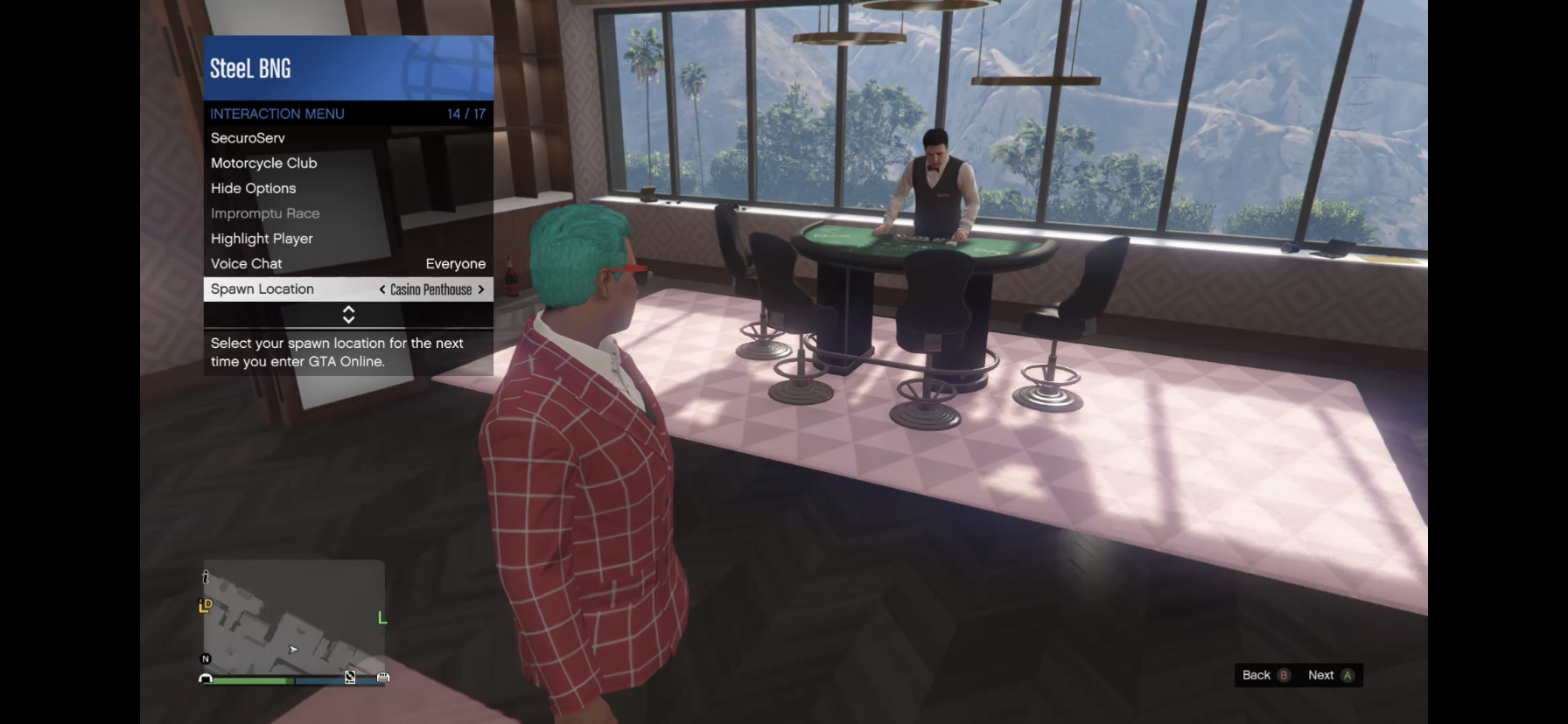Click the left arrow beside Casino Penthouse
The height and width of the screenshot is (724, 1568).
pyautogui.click(x=381, y=289)
